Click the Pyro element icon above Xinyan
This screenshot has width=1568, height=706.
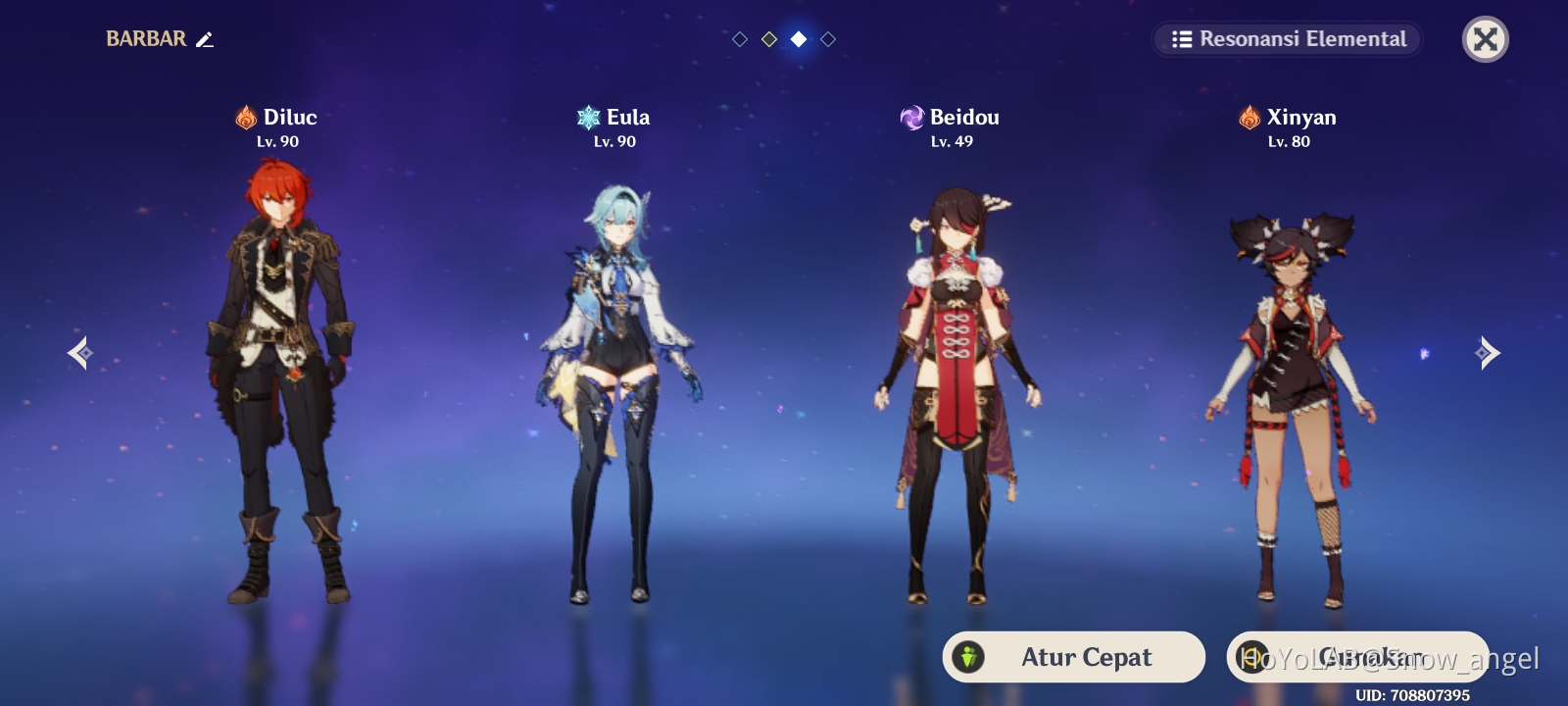tap(1250, 117)
